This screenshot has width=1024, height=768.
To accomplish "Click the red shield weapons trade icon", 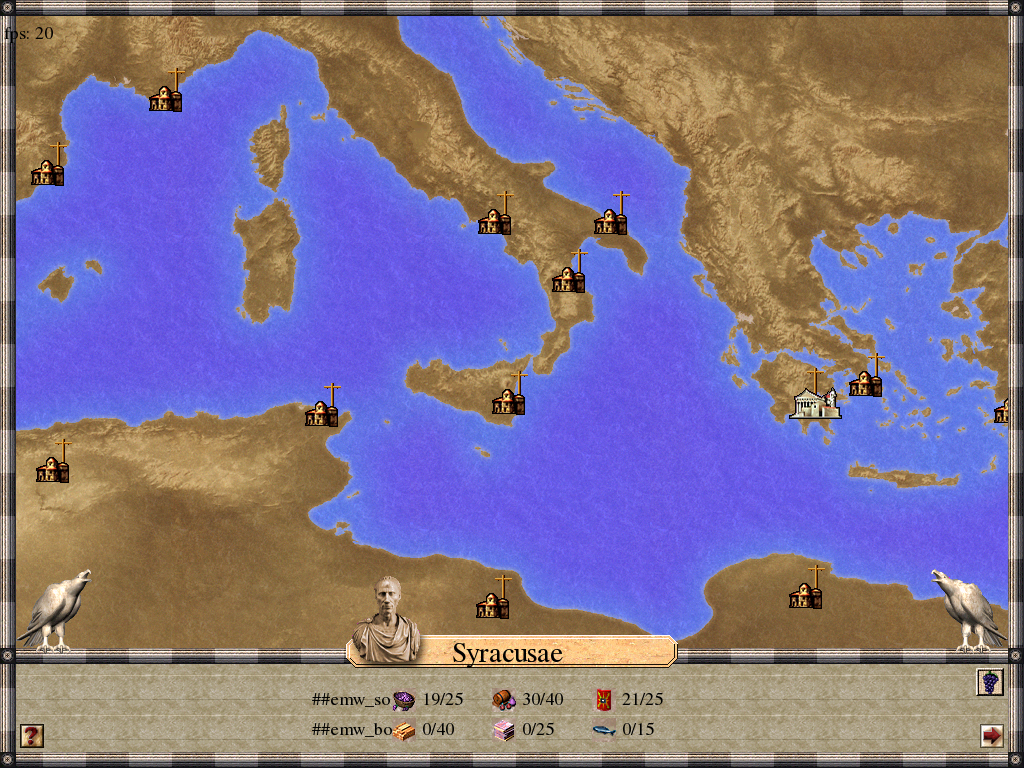I will [x=604, y=700].
